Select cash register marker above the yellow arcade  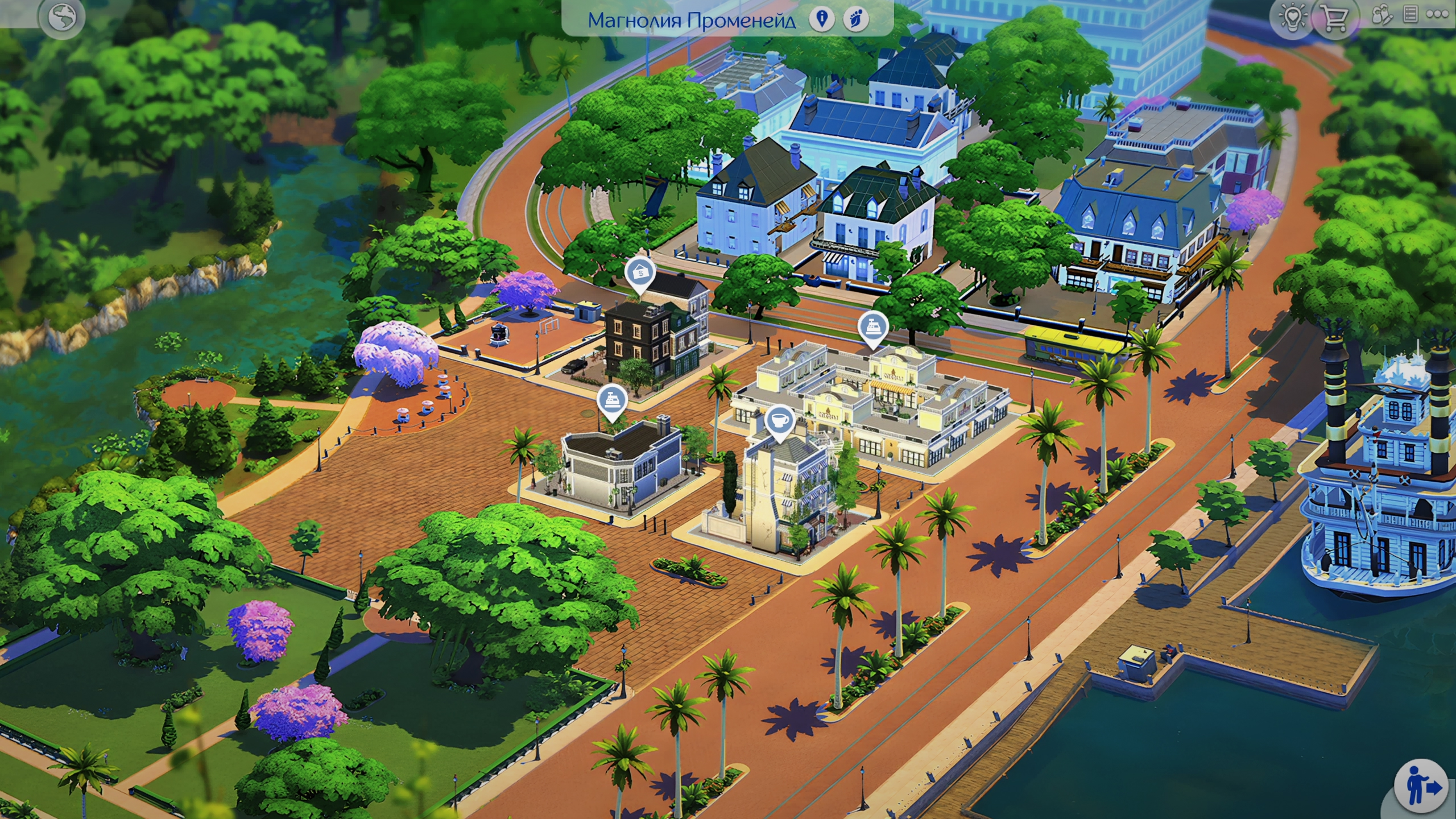(873, 327)
